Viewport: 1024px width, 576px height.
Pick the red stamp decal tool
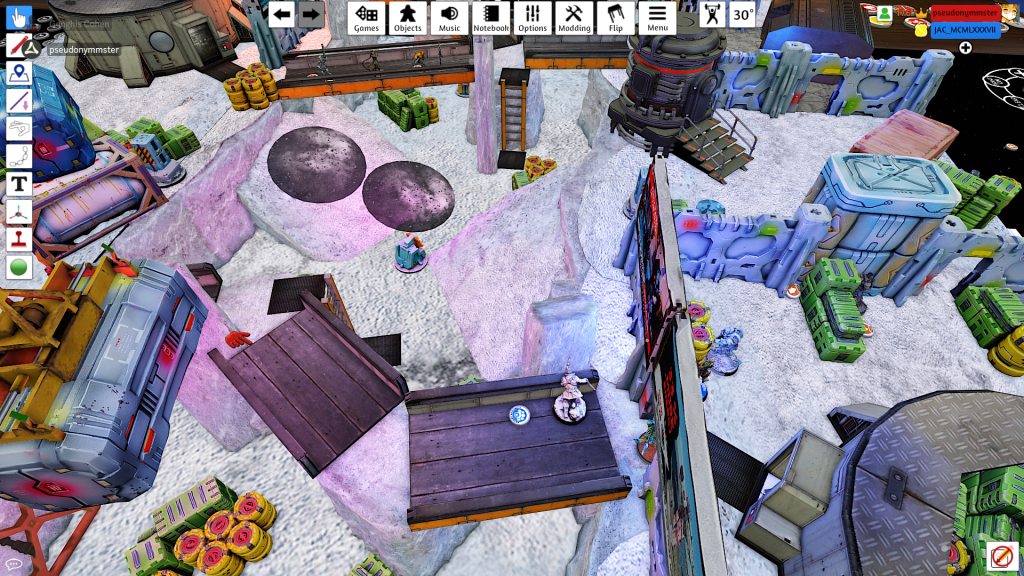[x=18, y=240]
